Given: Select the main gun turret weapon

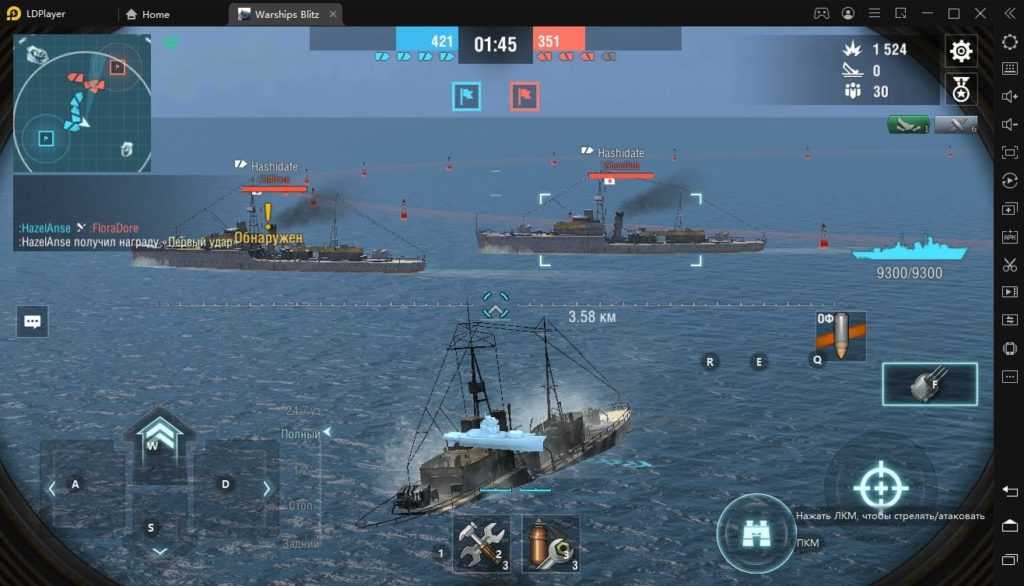Looking at the screenshot, I should point(929,384).
